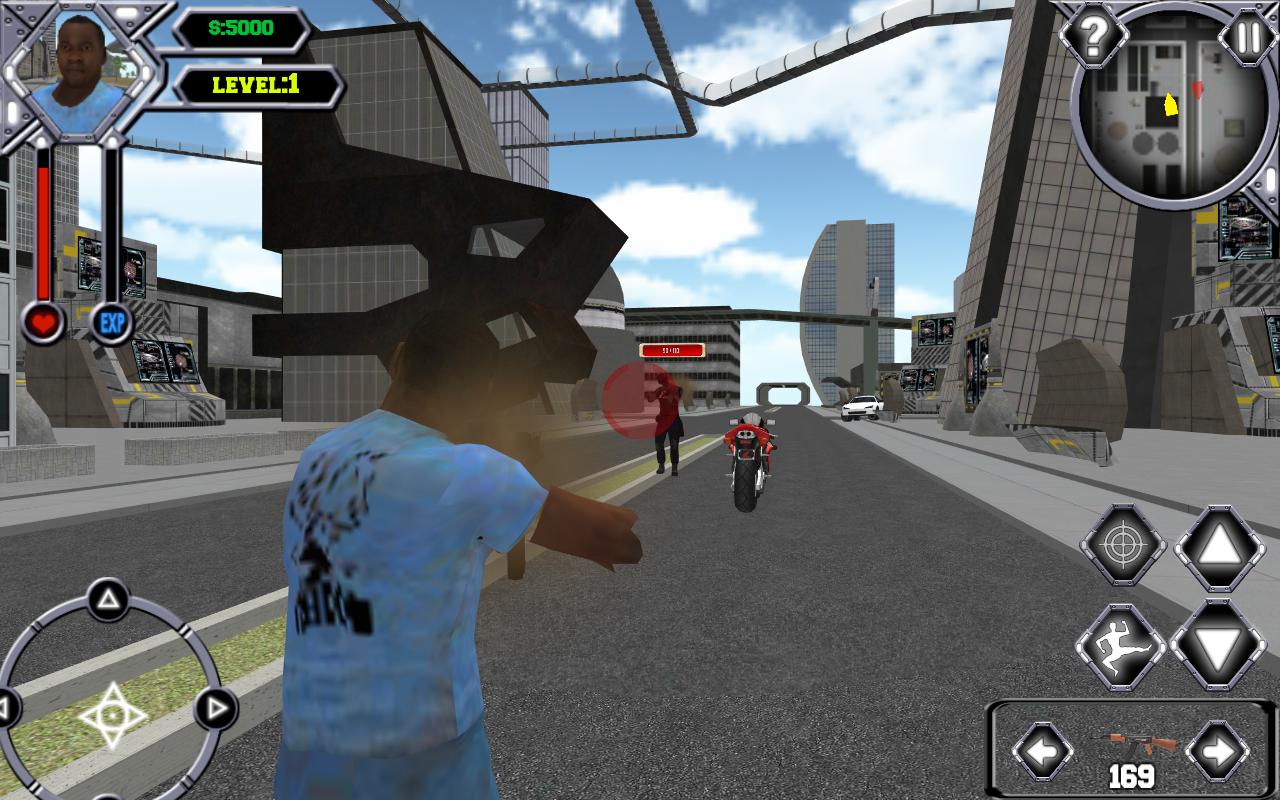This screenshot has height=800, width=1280.
Task: Turn right with the joystick right arrow
Action: [x=212, y=710]
